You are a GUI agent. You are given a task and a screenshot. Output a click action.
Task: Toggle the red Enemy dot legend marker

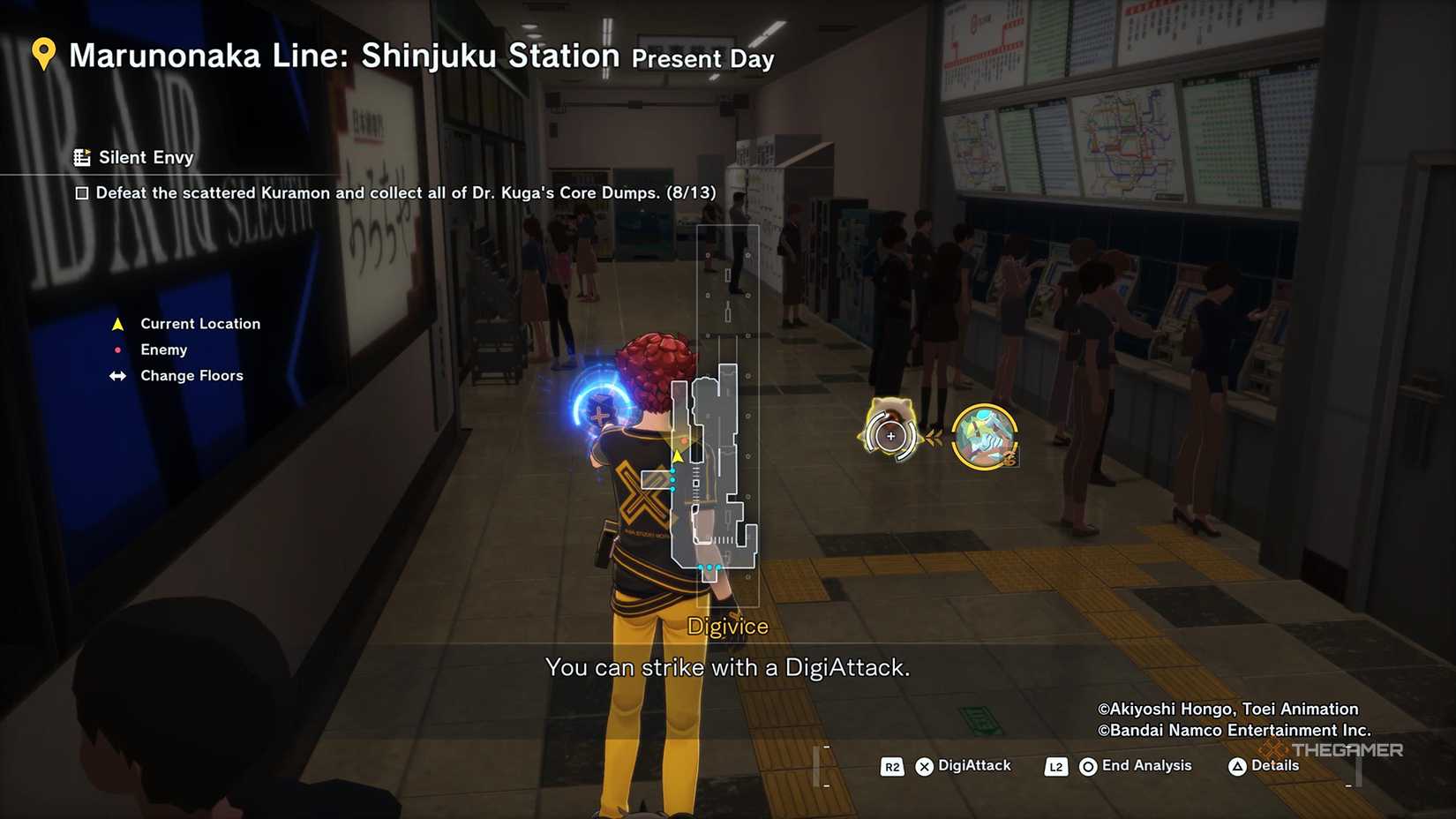pos(118,349)
